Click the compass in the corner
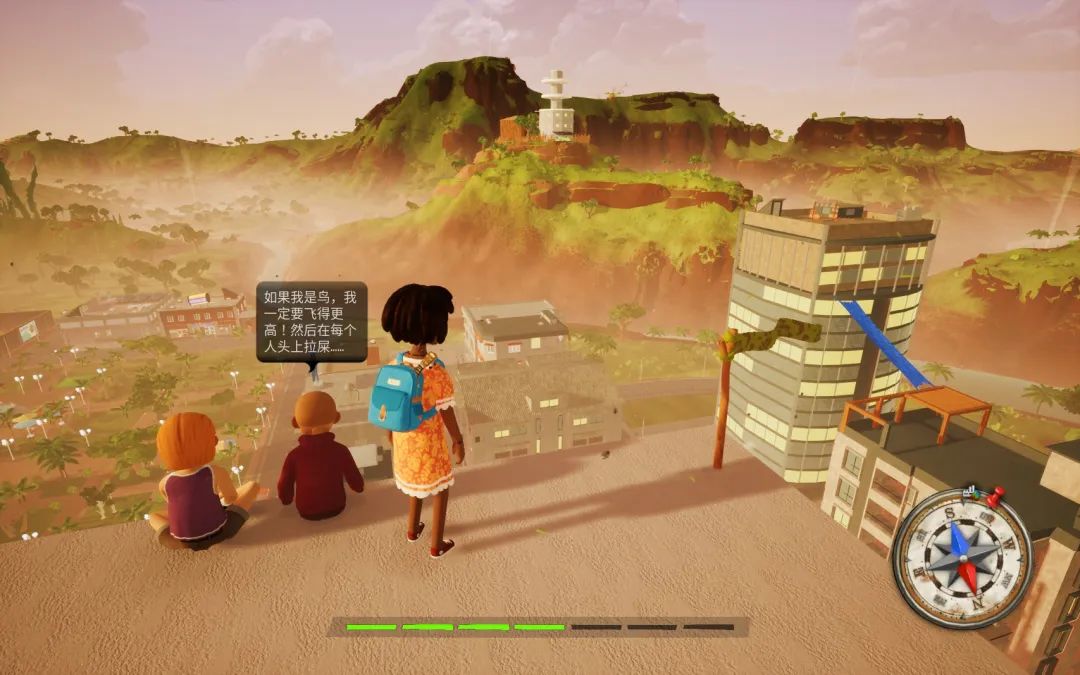 point(961,558)
